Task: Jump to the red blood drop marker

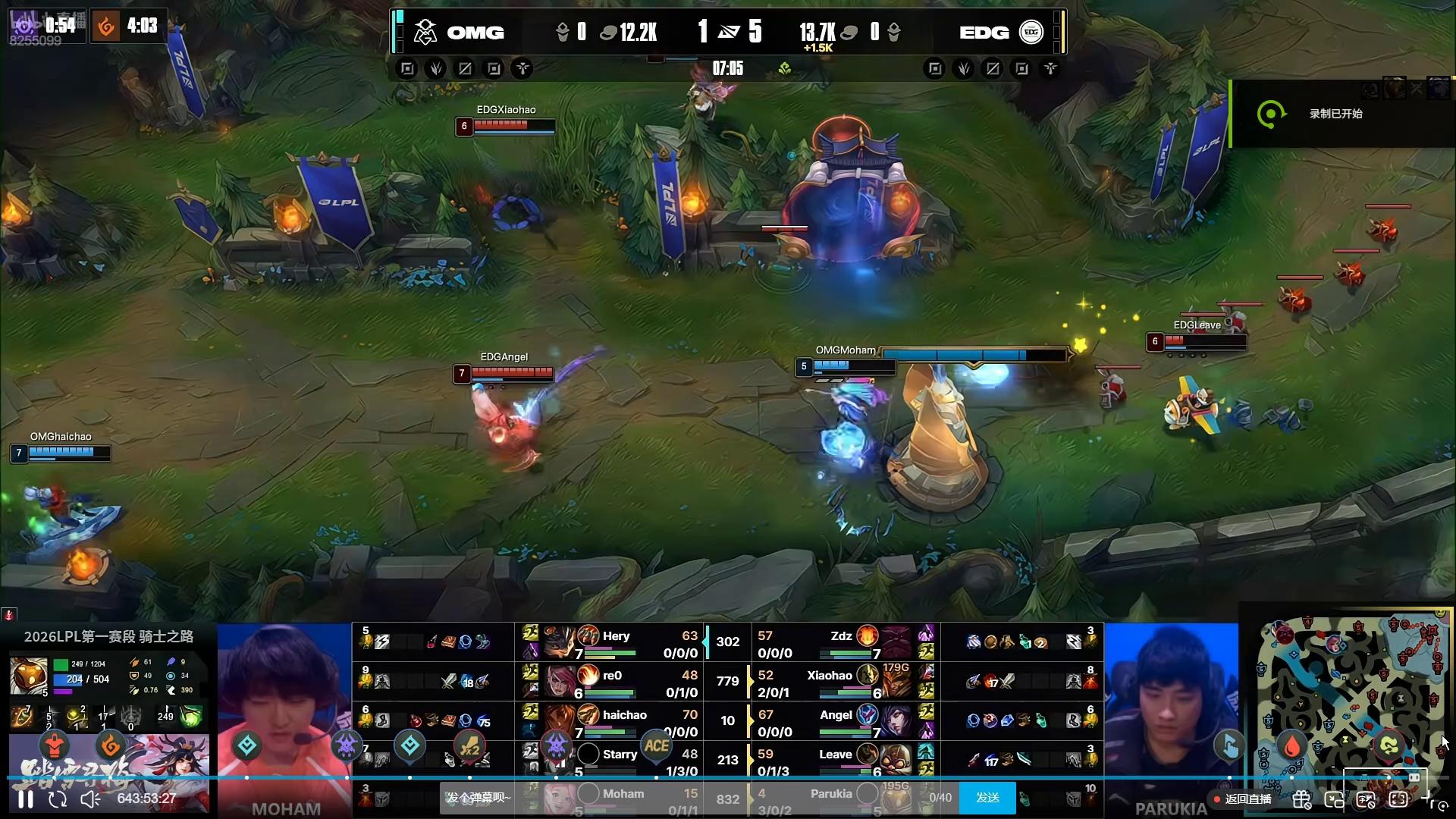Action: (1292, 746)
